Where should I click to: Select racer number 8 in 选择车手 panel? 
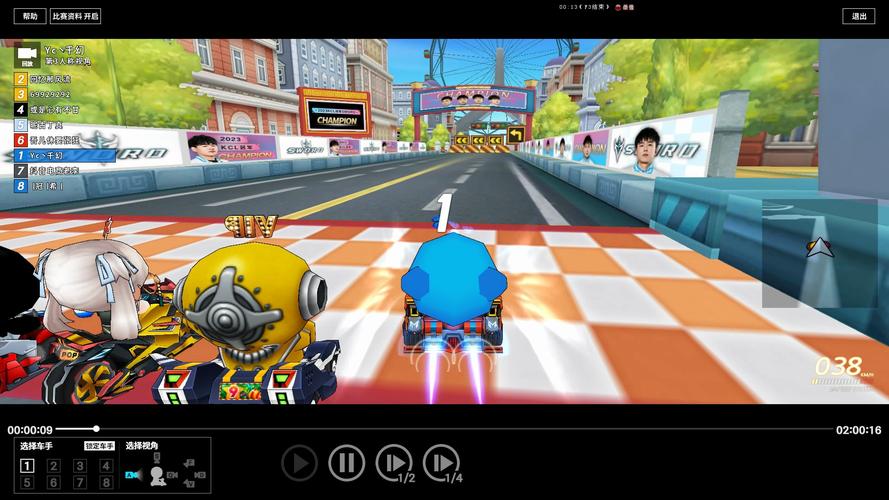[x=106, y=483]
